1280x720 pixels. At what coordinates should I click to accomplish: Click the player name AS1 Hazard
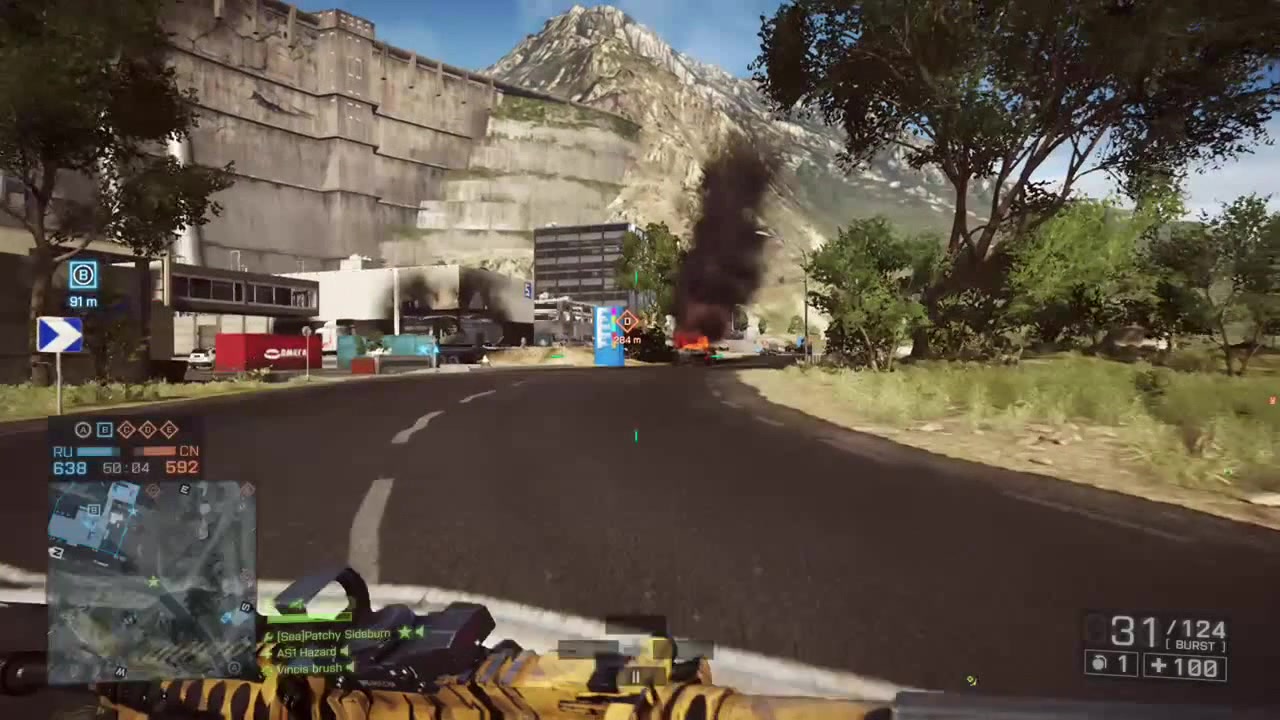305,651
